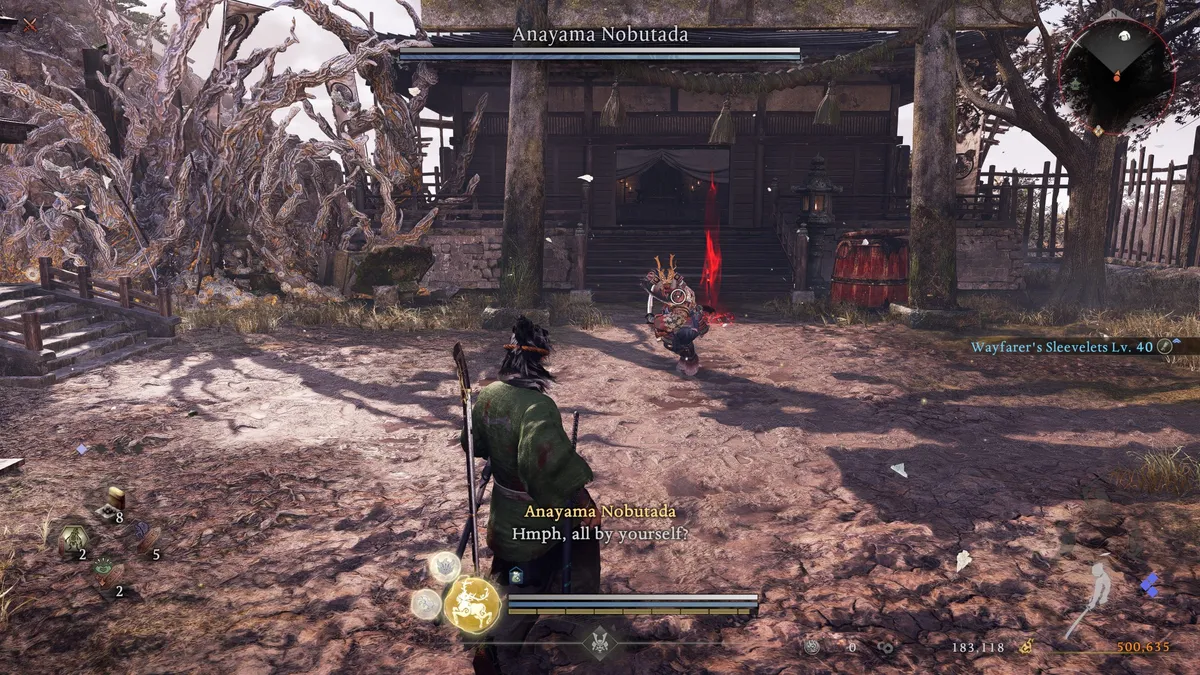The height and width of the screenshot is (675, 1200).
Task: Click the pouch buff status icon
Action: (516, 575)
